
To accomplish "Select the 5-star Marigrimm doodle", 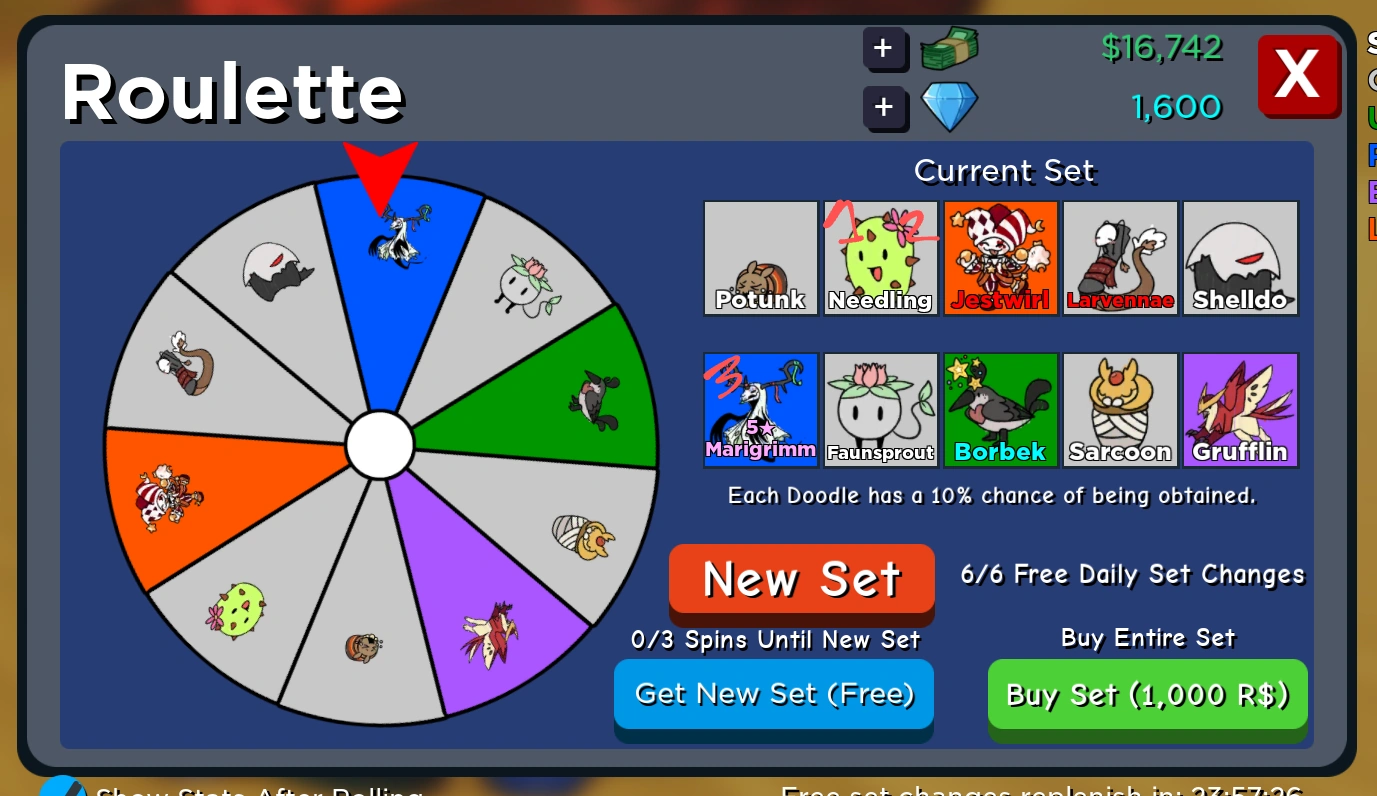I will tap(760, 409).
